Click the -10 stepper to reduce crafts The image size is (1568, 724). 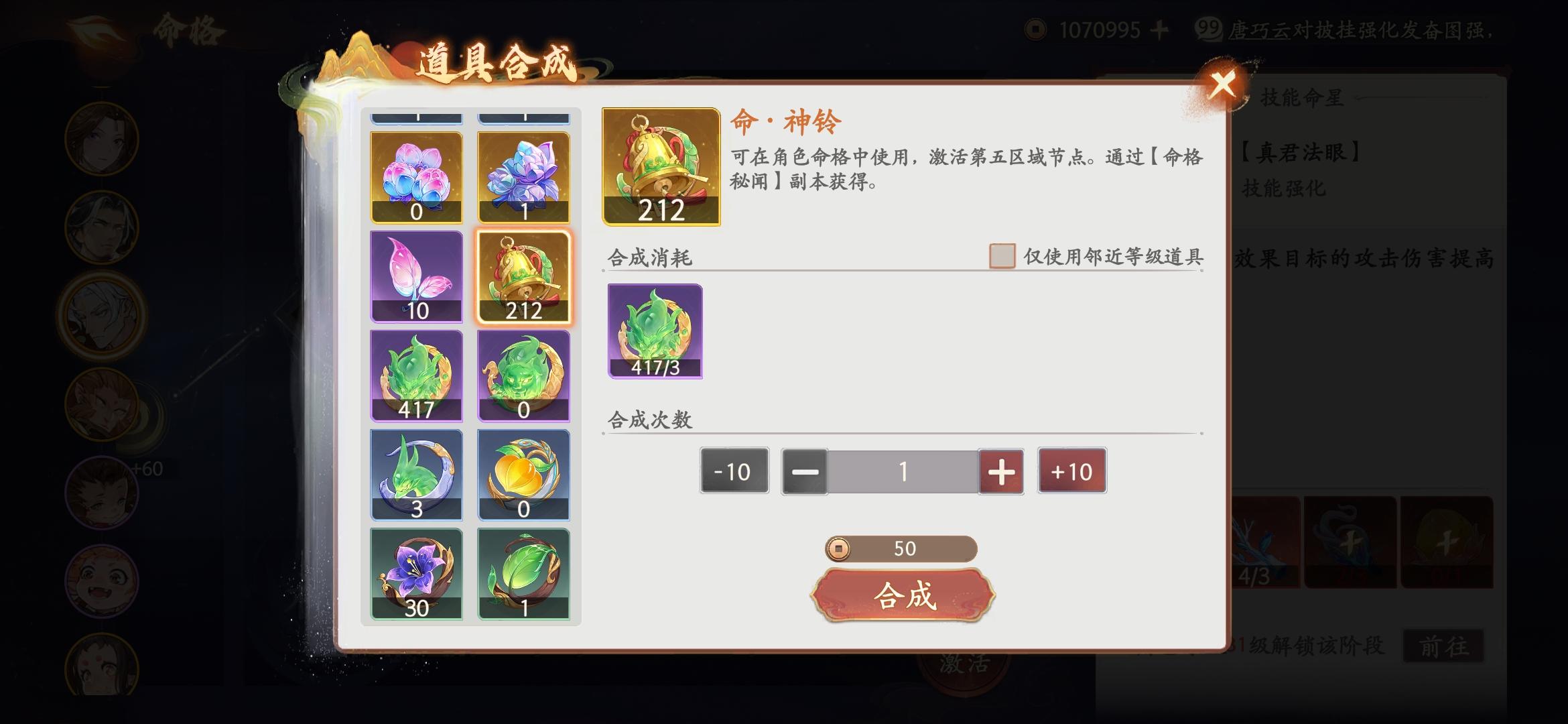click(x=733, y=471)
